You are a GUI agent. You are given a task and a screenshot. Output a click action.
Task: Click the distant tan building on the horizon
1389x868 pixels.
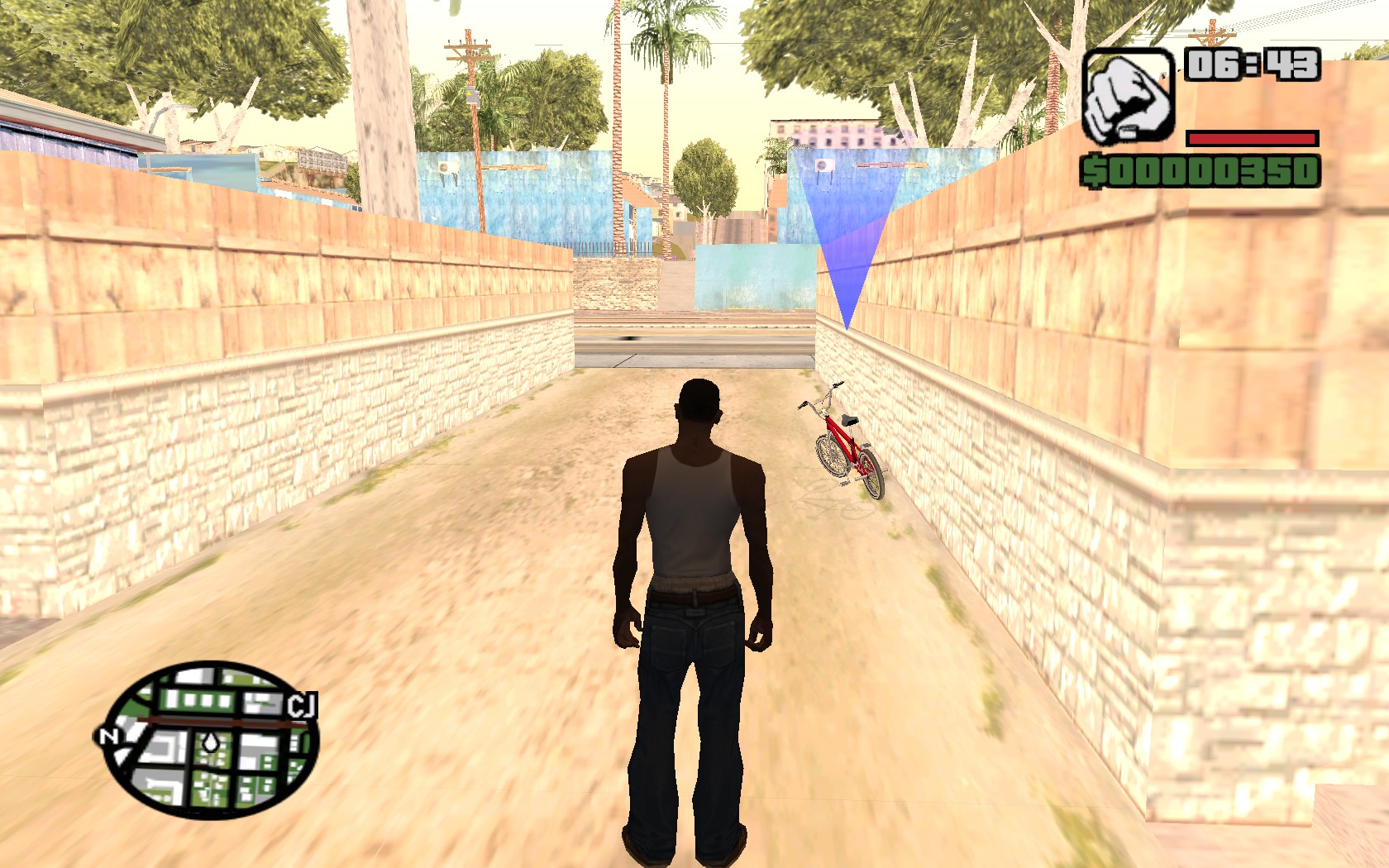[x=827, y=132]
